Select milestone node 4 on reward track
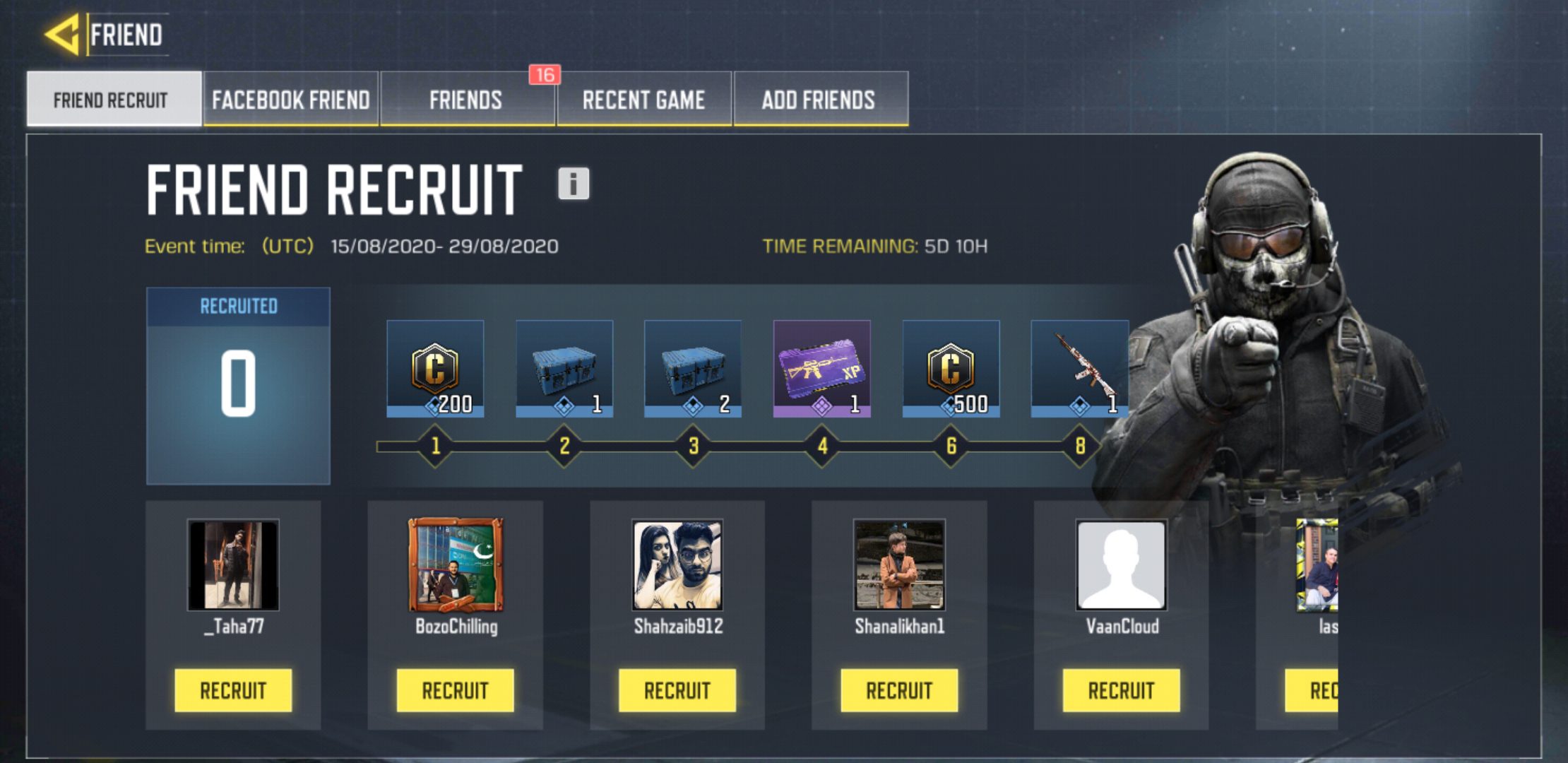This screenshot has height=763, width=1568. (x=821, y=445)
